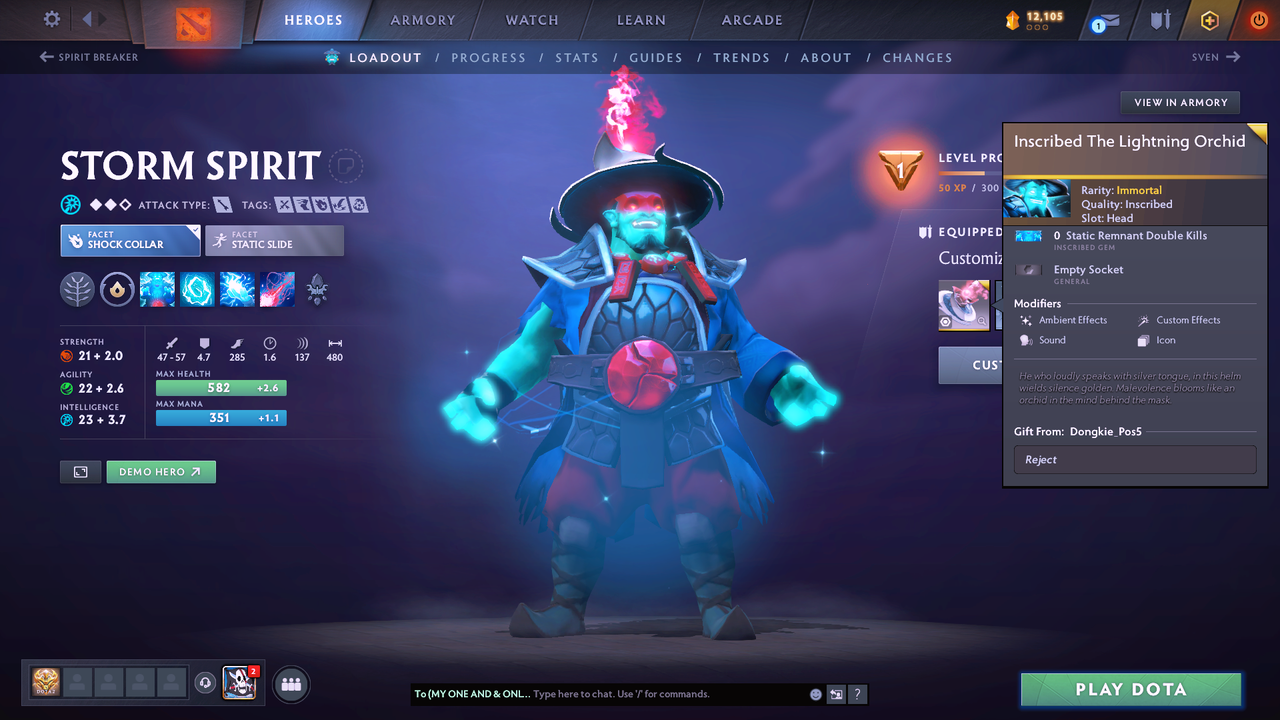Select the Static Slide facet
The image size is (1280, 720).
pyautogui.click(x=274, y=240)
